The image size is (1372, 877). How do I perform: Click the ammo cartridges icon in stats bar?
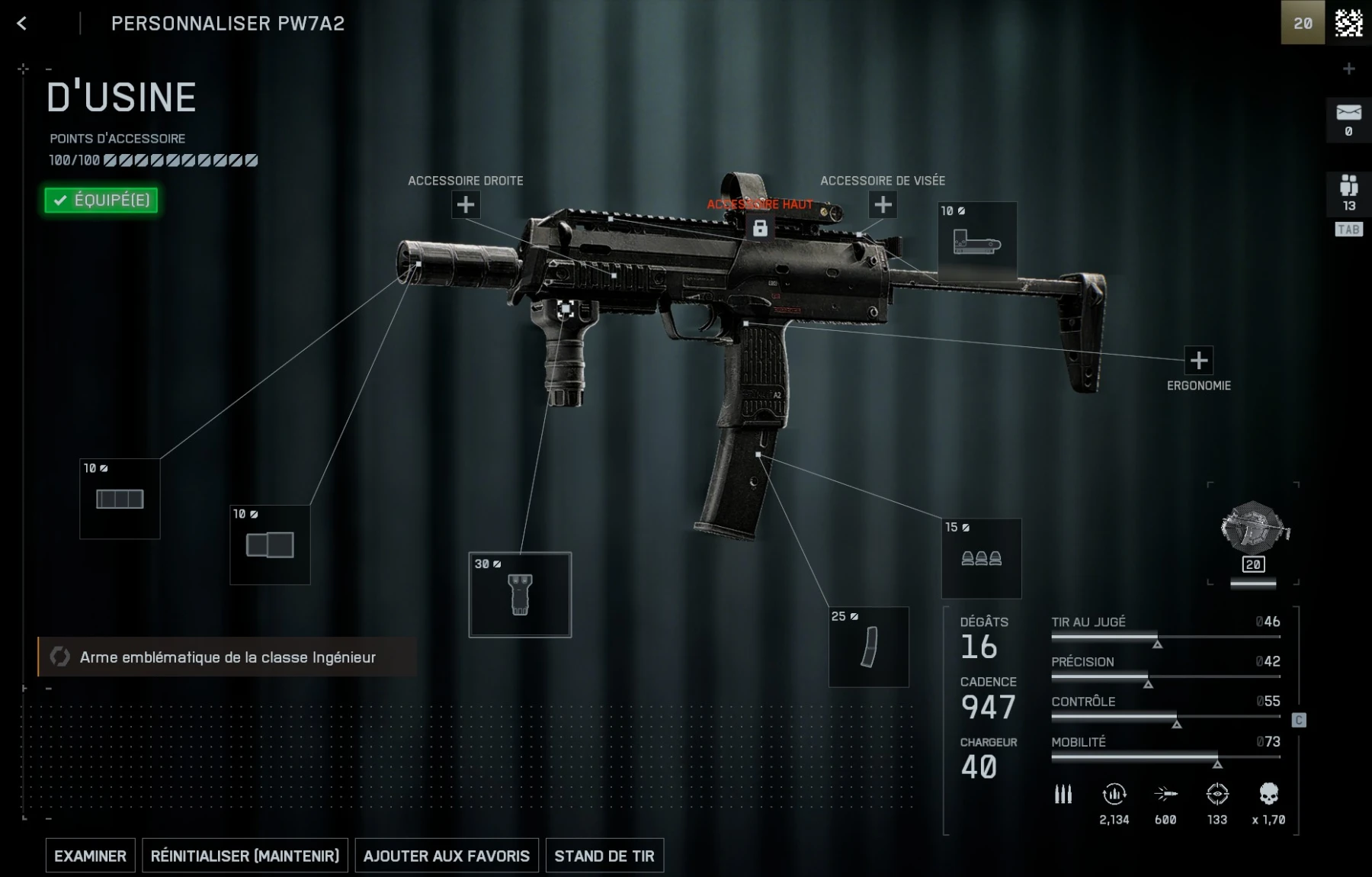(x=1064, y=793)
